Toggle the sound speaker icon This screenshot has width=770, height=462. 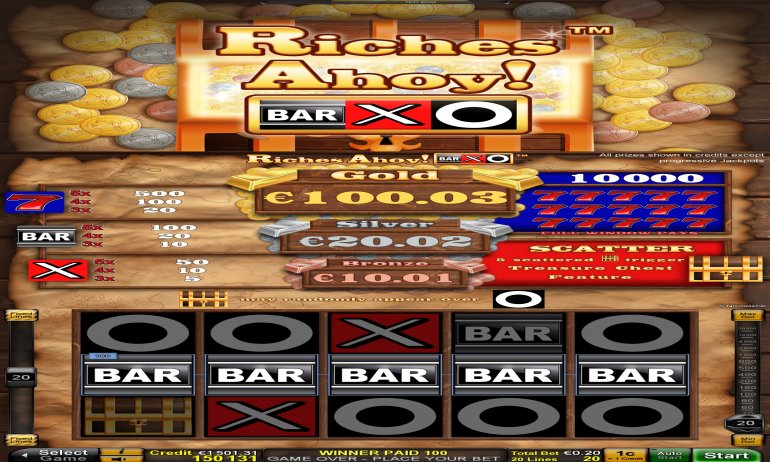(x=121, y=458)
